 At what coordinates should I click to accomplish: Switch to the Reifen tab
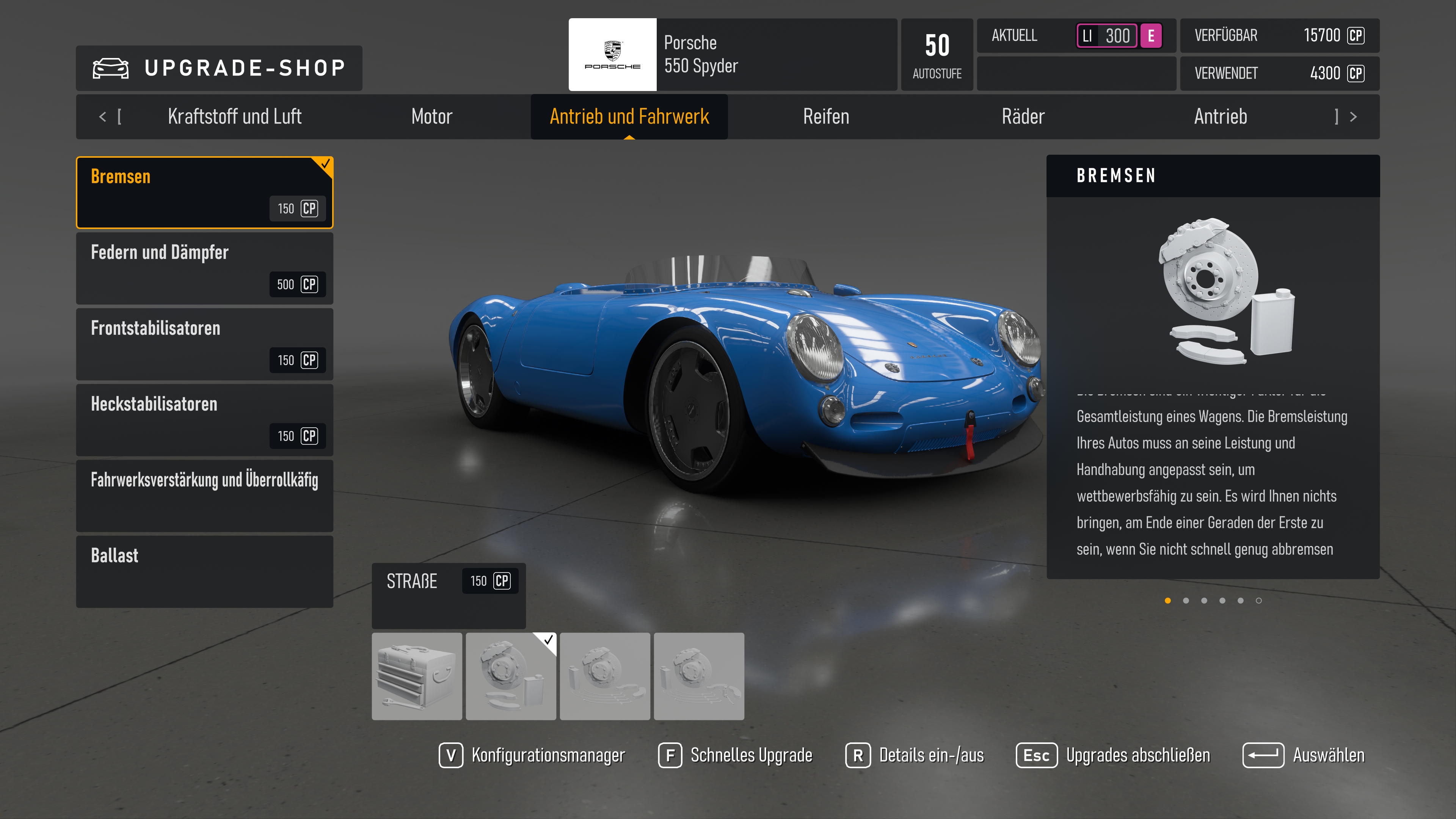click(826, 116)
